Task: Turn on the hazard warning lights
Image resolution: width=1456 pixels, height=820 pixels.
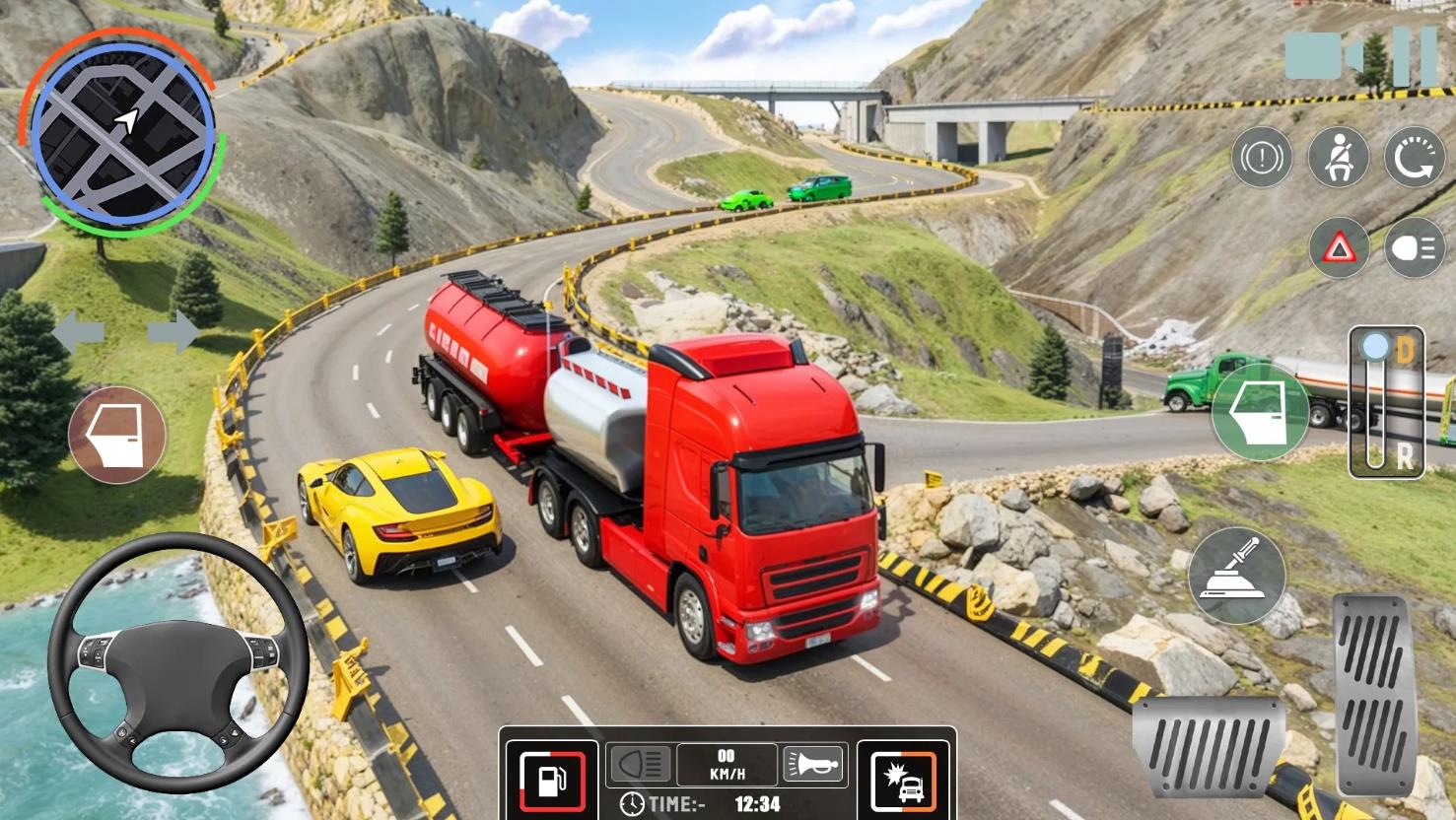Action: coord(1339,247)
